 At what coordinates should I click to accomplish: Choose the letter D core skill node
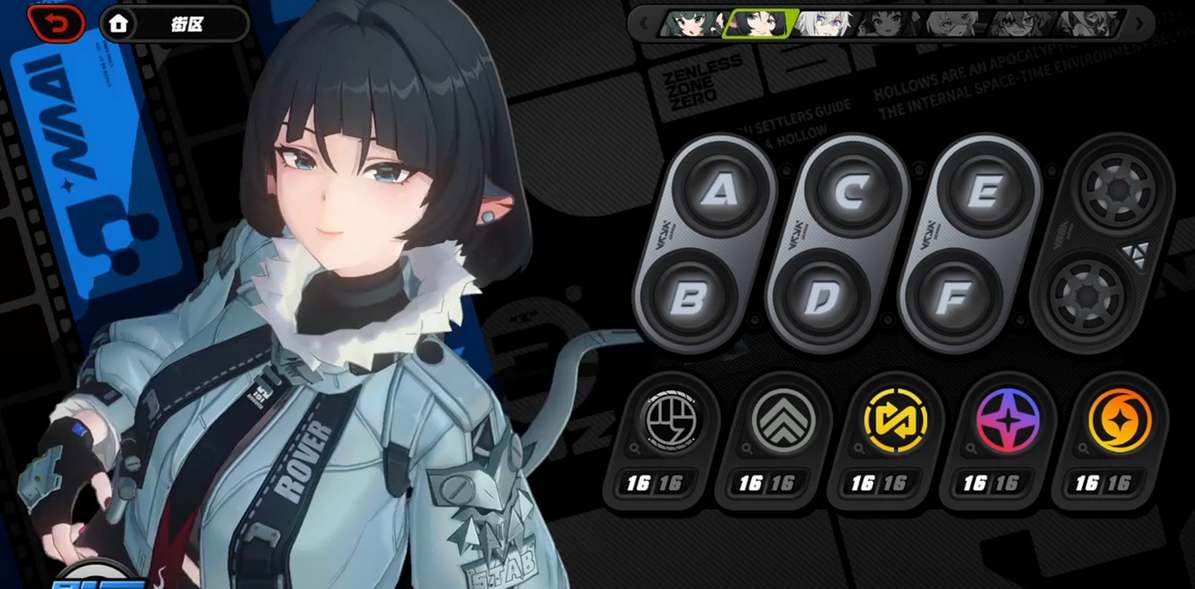pos(821,298)
